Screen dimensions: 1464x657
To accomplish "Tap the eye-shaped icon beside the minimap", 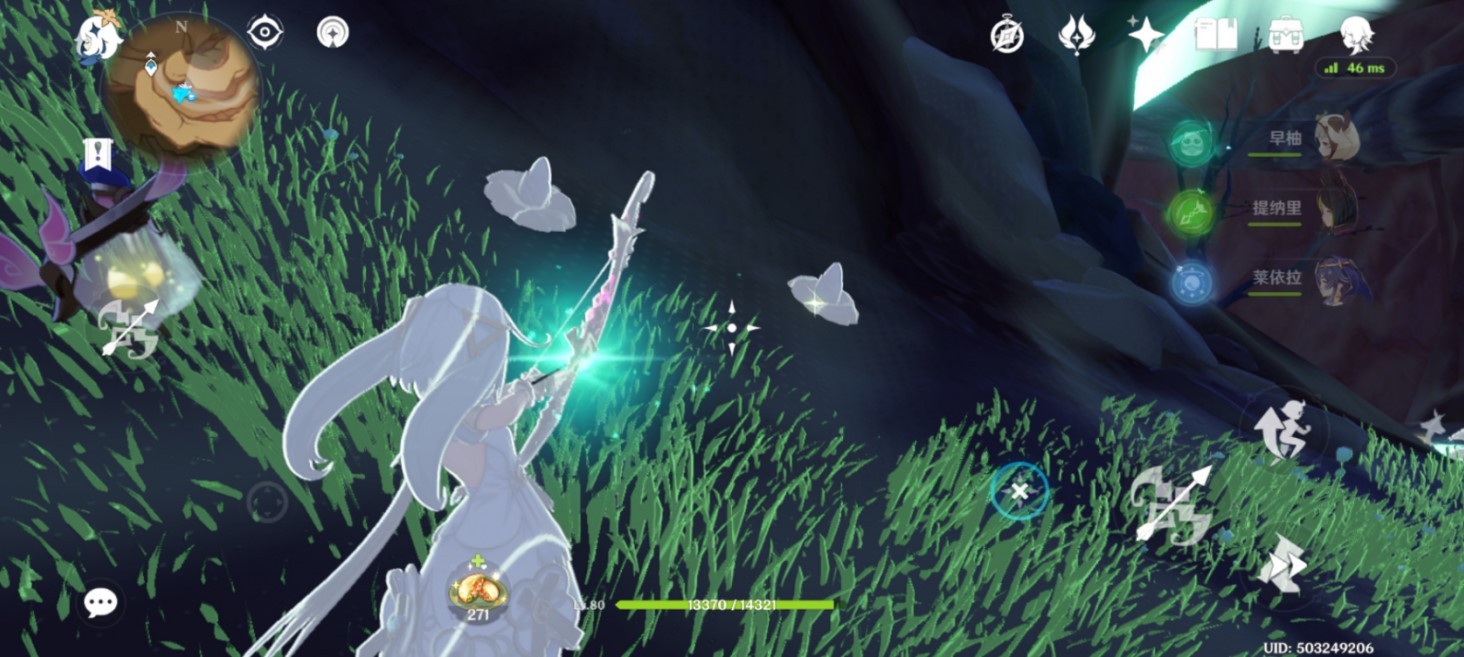I will pyautogui.click(x=265, y=33).
